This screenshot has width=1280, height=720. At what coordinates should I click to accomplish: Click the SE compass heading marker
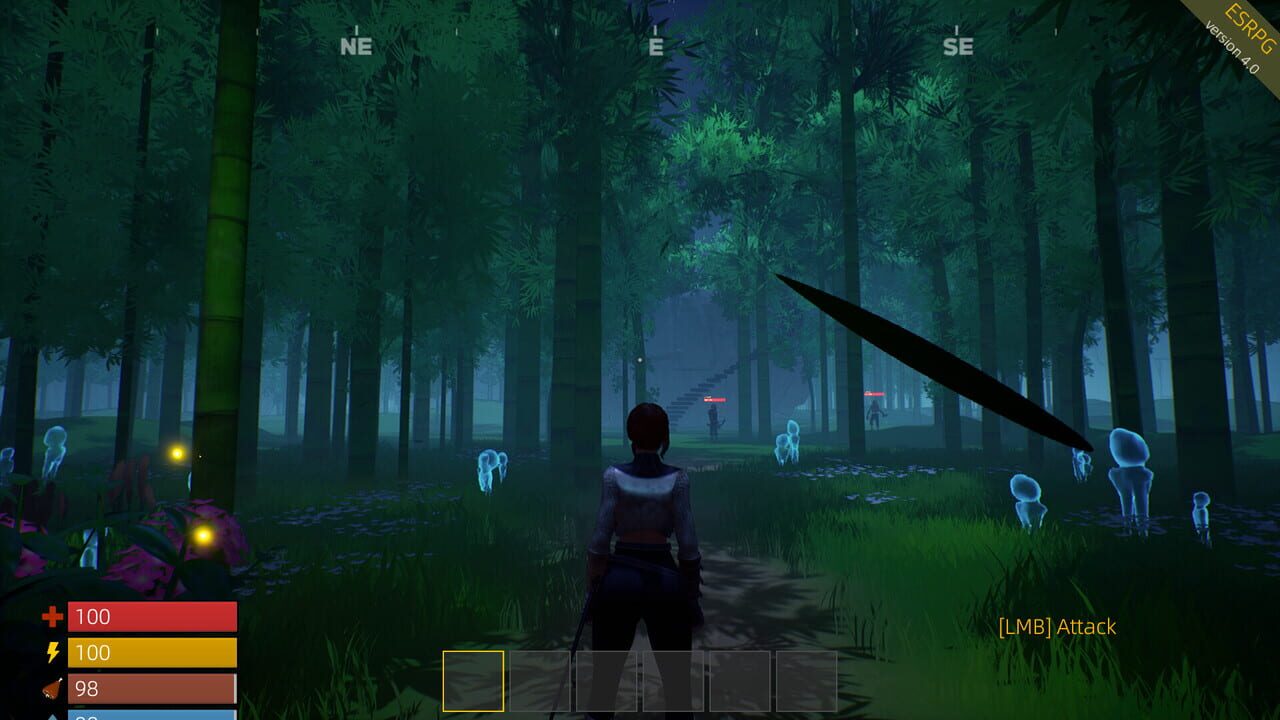coord(957,45)
